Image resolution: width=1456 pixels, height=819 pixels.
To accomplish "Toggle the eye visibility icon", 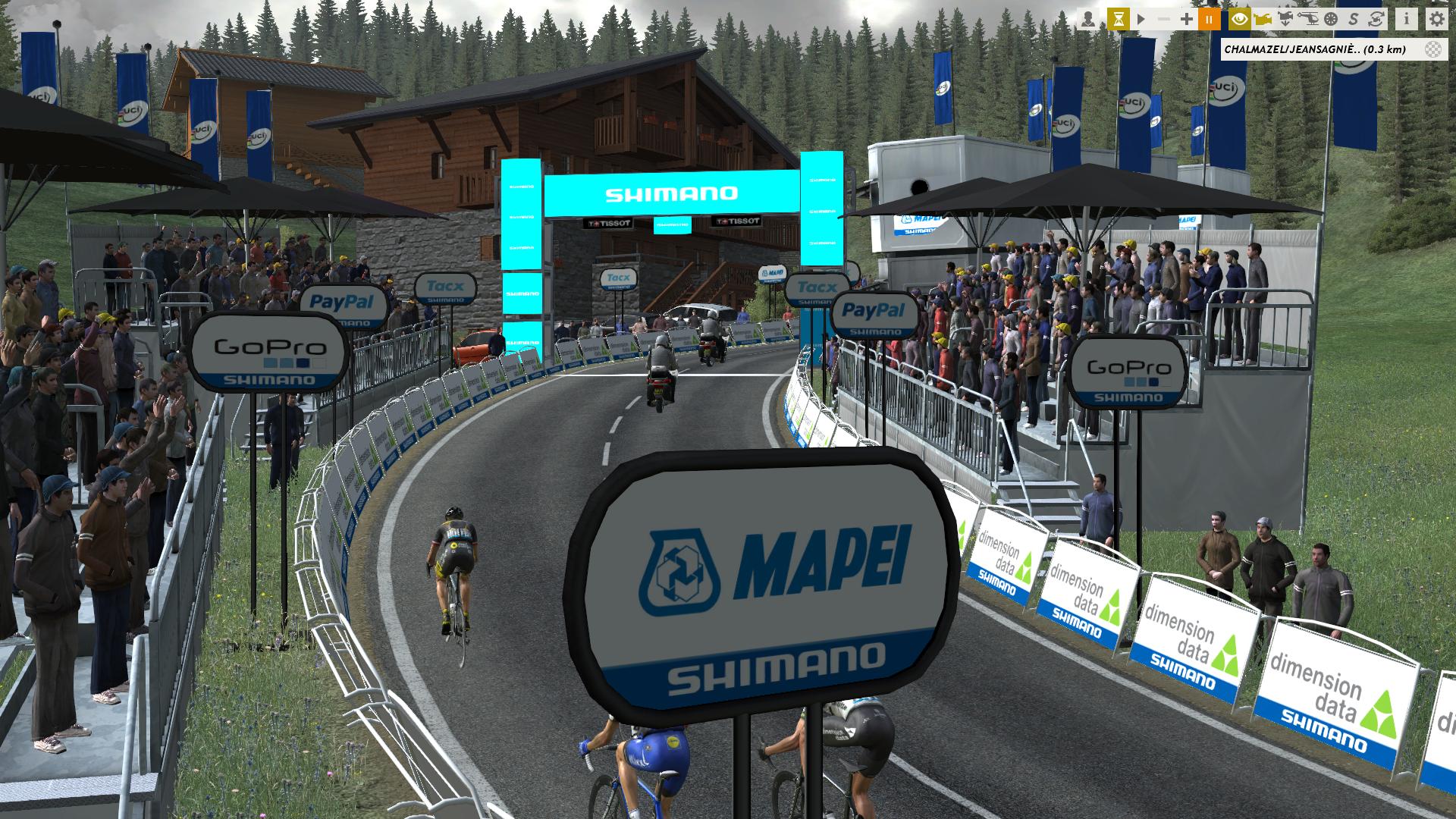I will [x=1240, y=19].
